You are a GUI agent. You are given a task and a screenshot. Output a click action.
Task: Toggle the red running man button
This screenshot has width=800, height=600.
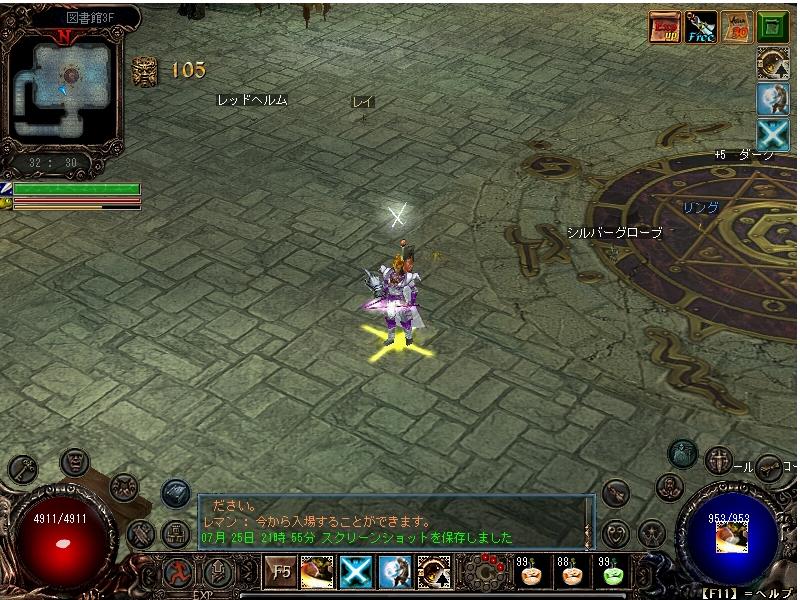[178, 574]
